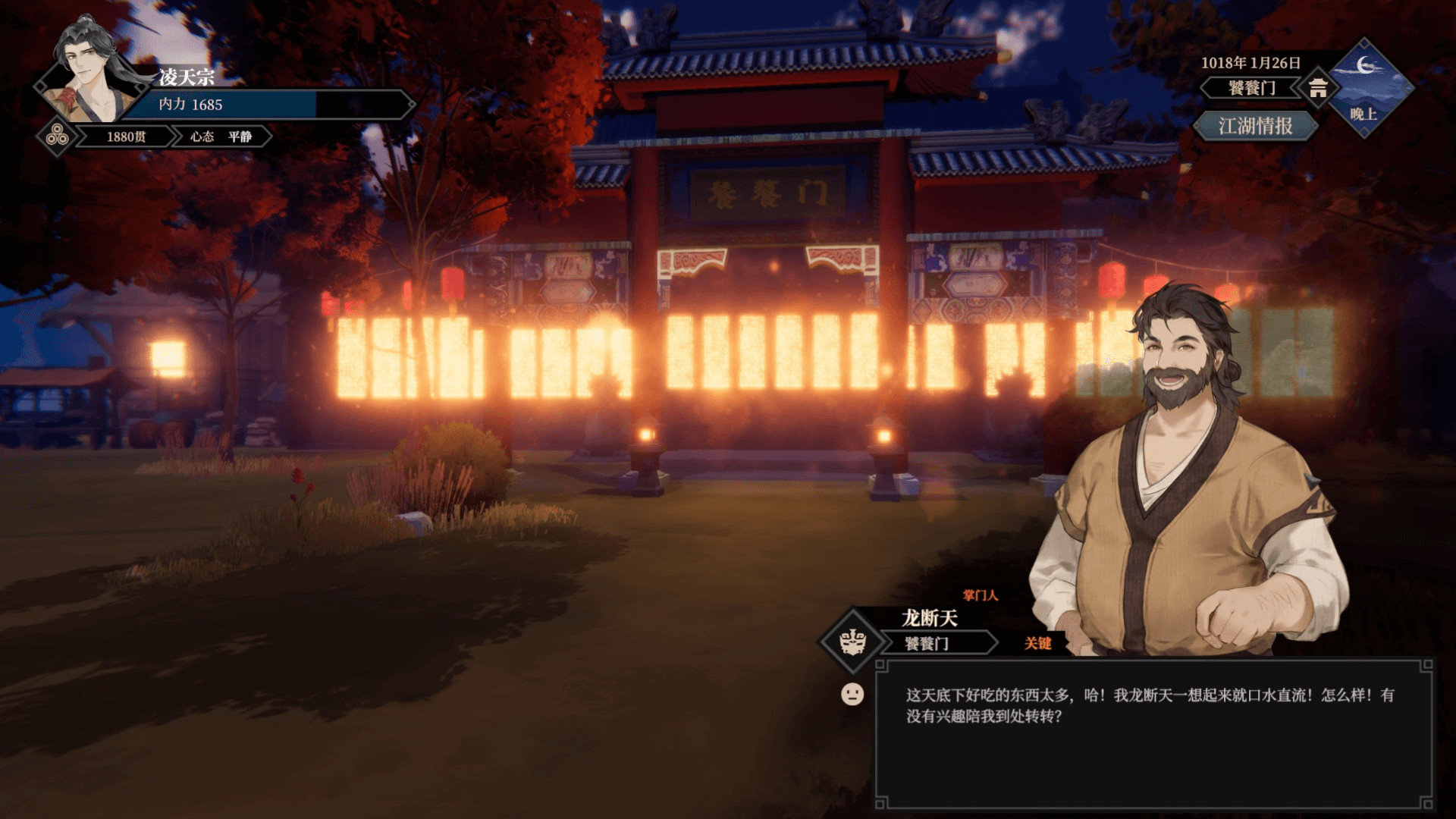The width and height of the screenshot is (1456, 819).
Task: Open the night-time moon diamond indicator
Action: 1365,87
